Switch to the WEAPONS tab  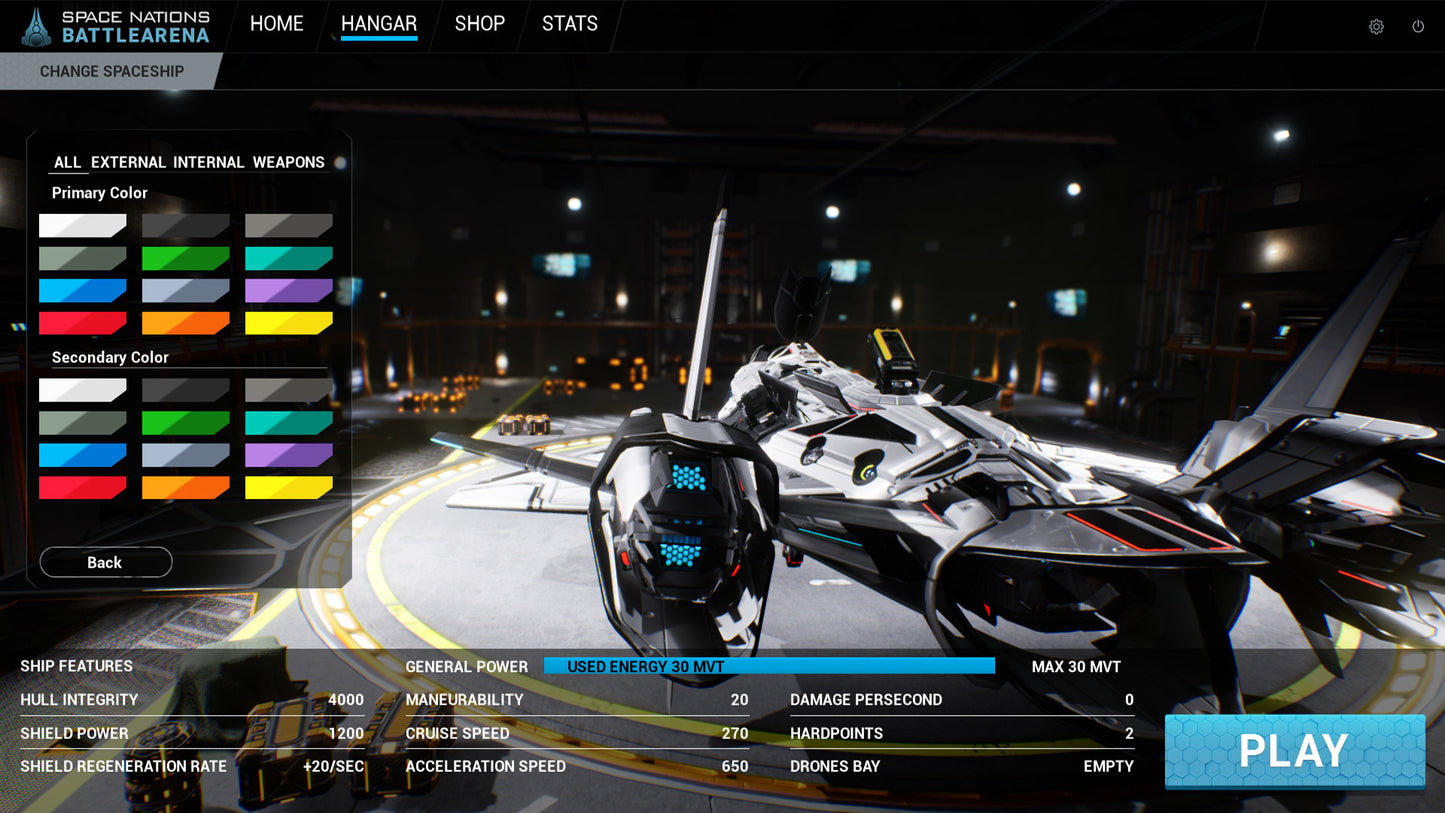pos(288,162)
